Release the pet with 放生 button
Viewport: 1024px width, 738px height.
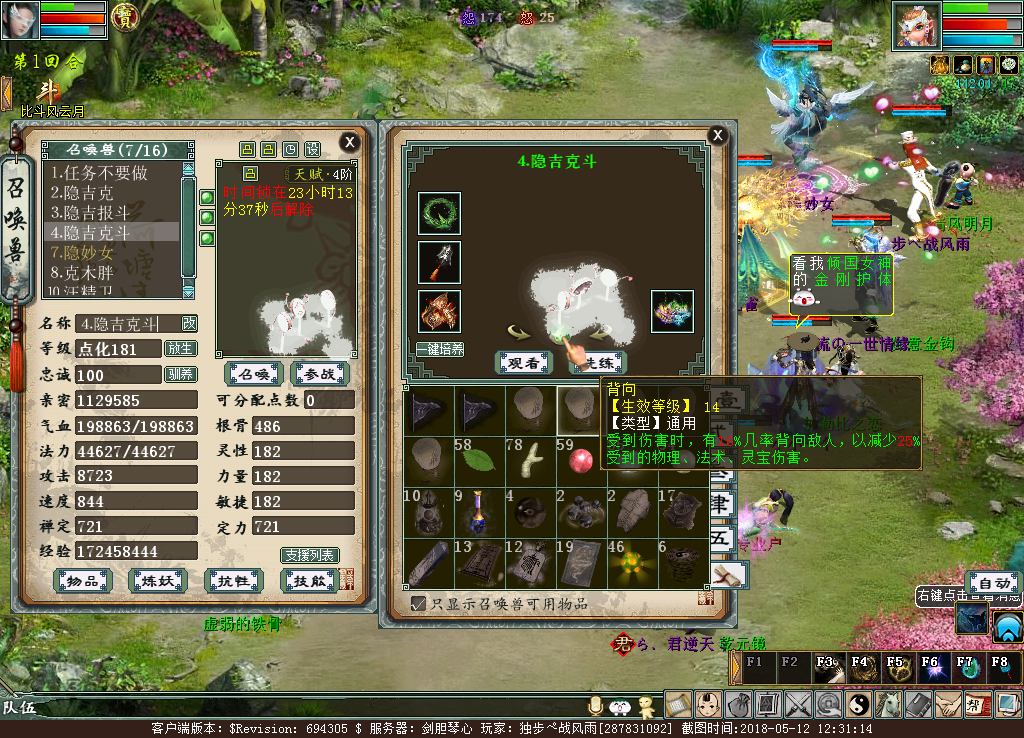180,349
